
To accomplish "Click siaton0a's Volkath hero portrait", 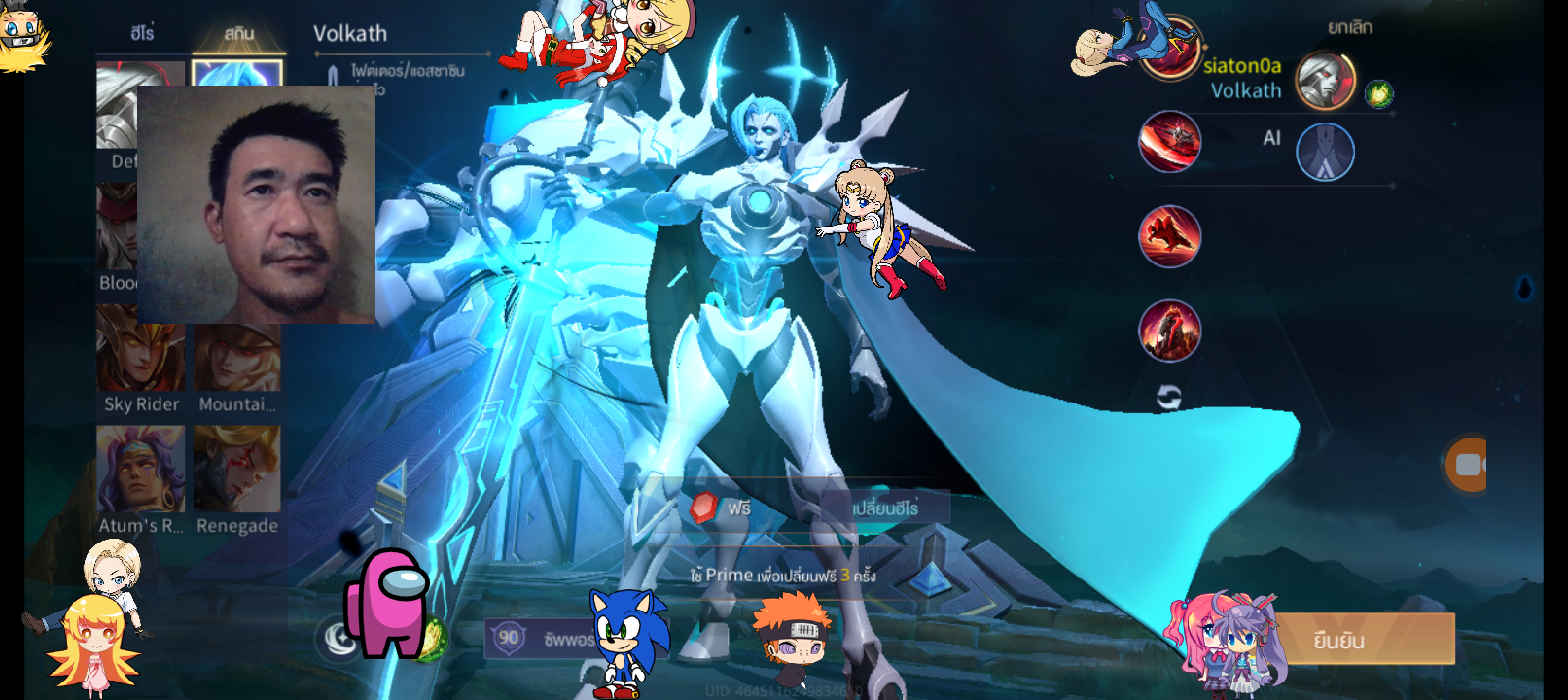I will 1324,80.
